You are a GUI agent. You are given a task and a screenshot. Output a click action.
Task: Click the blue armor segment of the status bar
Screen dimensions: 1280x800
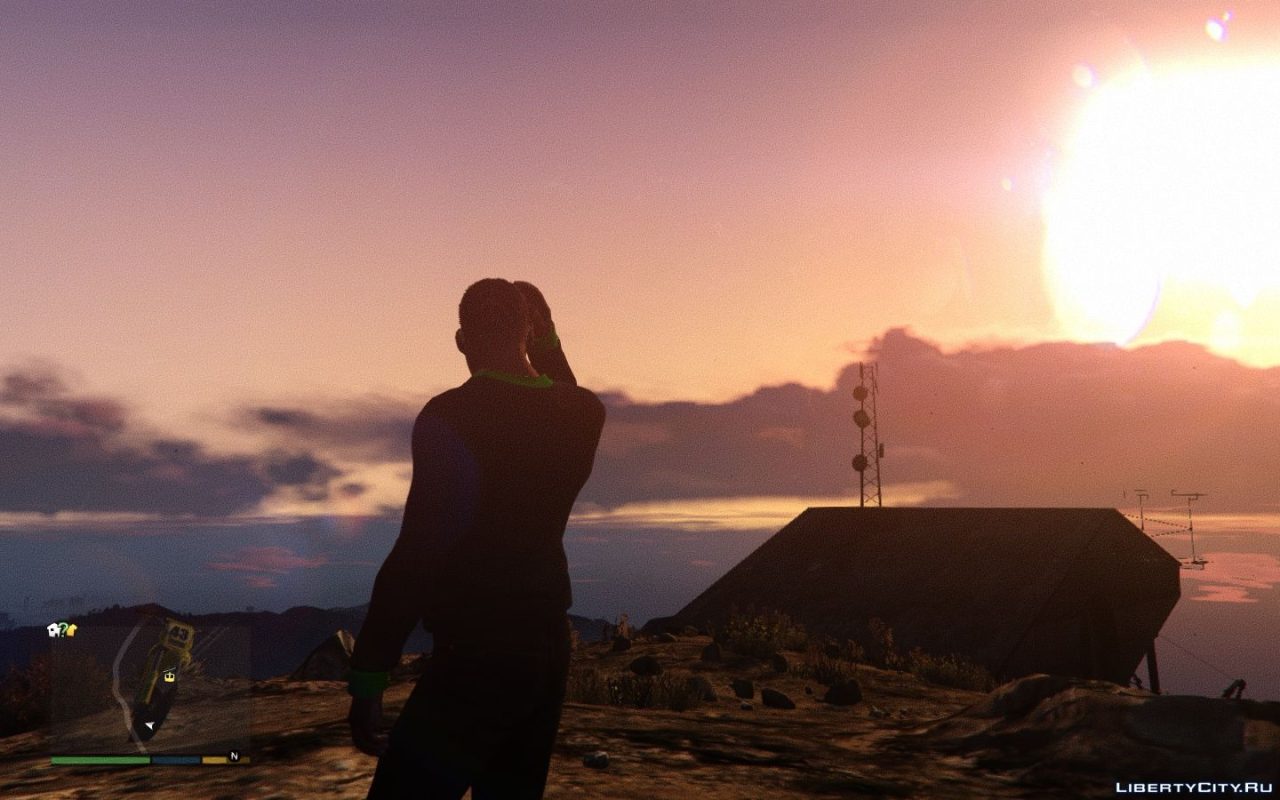175,758
